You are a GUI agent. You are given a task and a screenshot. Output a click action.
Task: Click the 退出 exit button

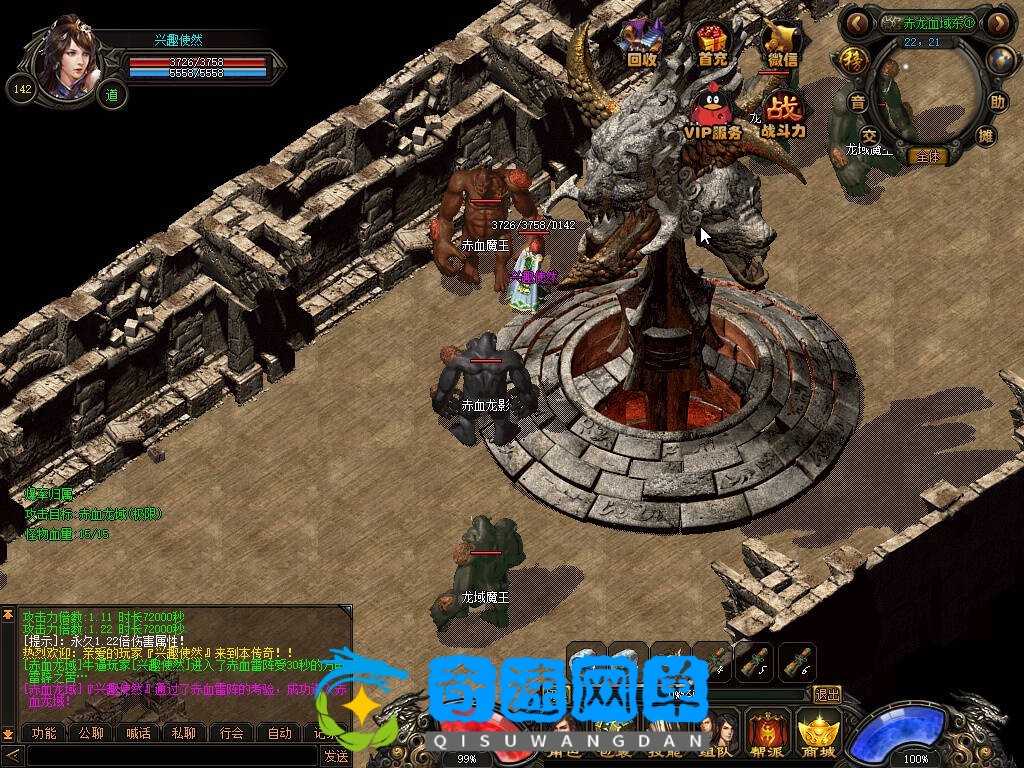tap(827, 694)
